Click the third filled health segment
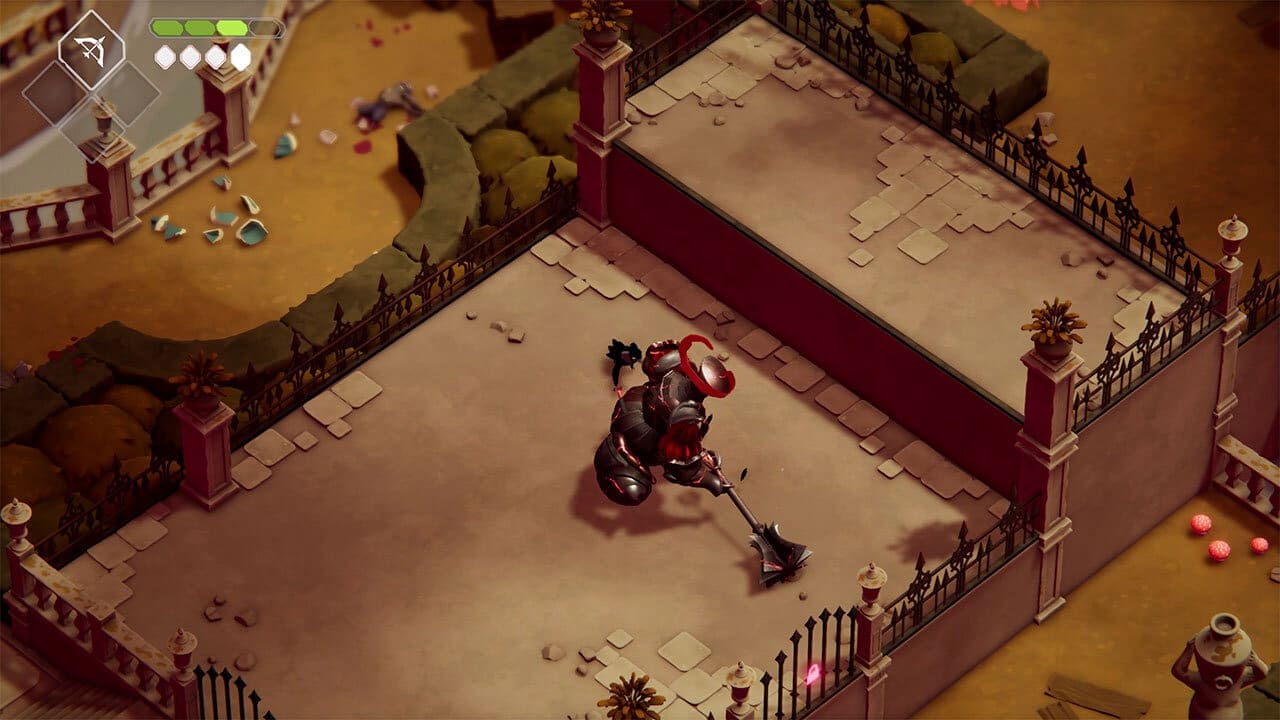 point(232,26)
